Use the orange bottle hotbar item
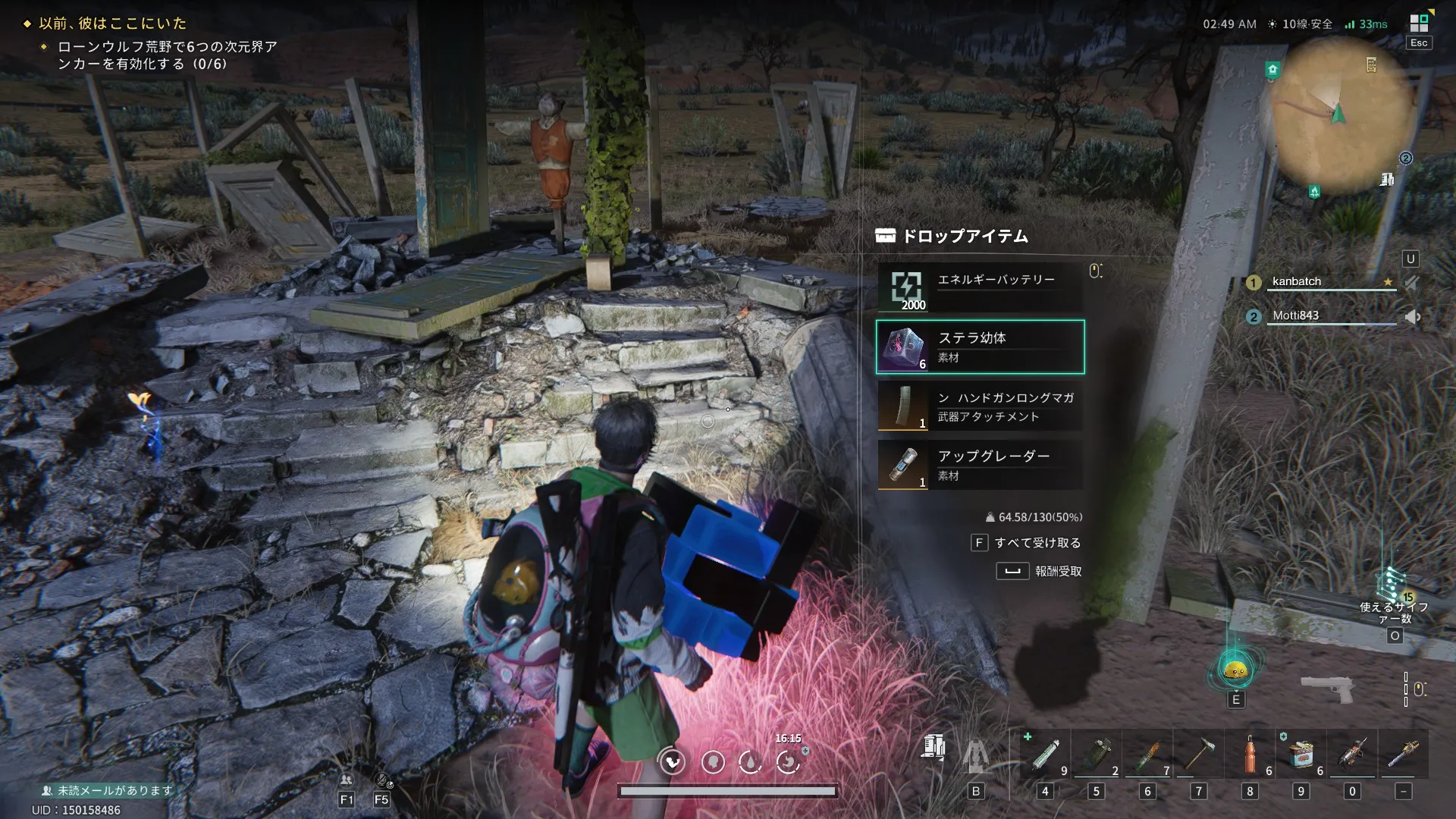This screenshot has width=1456, height=819. pyautogui.click(x=1250, y=755)
